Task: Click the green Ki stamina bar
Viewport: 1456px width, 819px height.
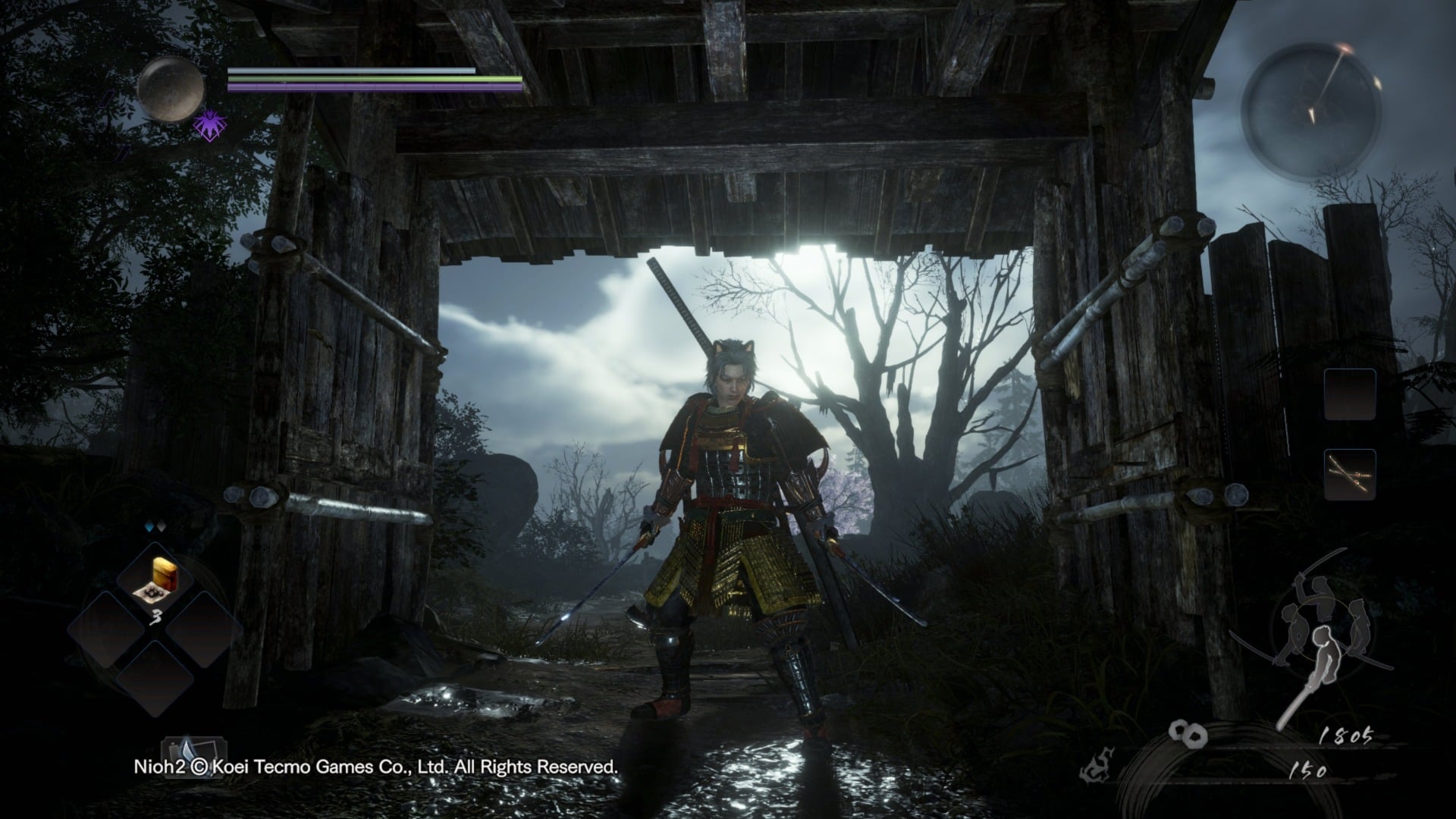Action: point(372,80)
